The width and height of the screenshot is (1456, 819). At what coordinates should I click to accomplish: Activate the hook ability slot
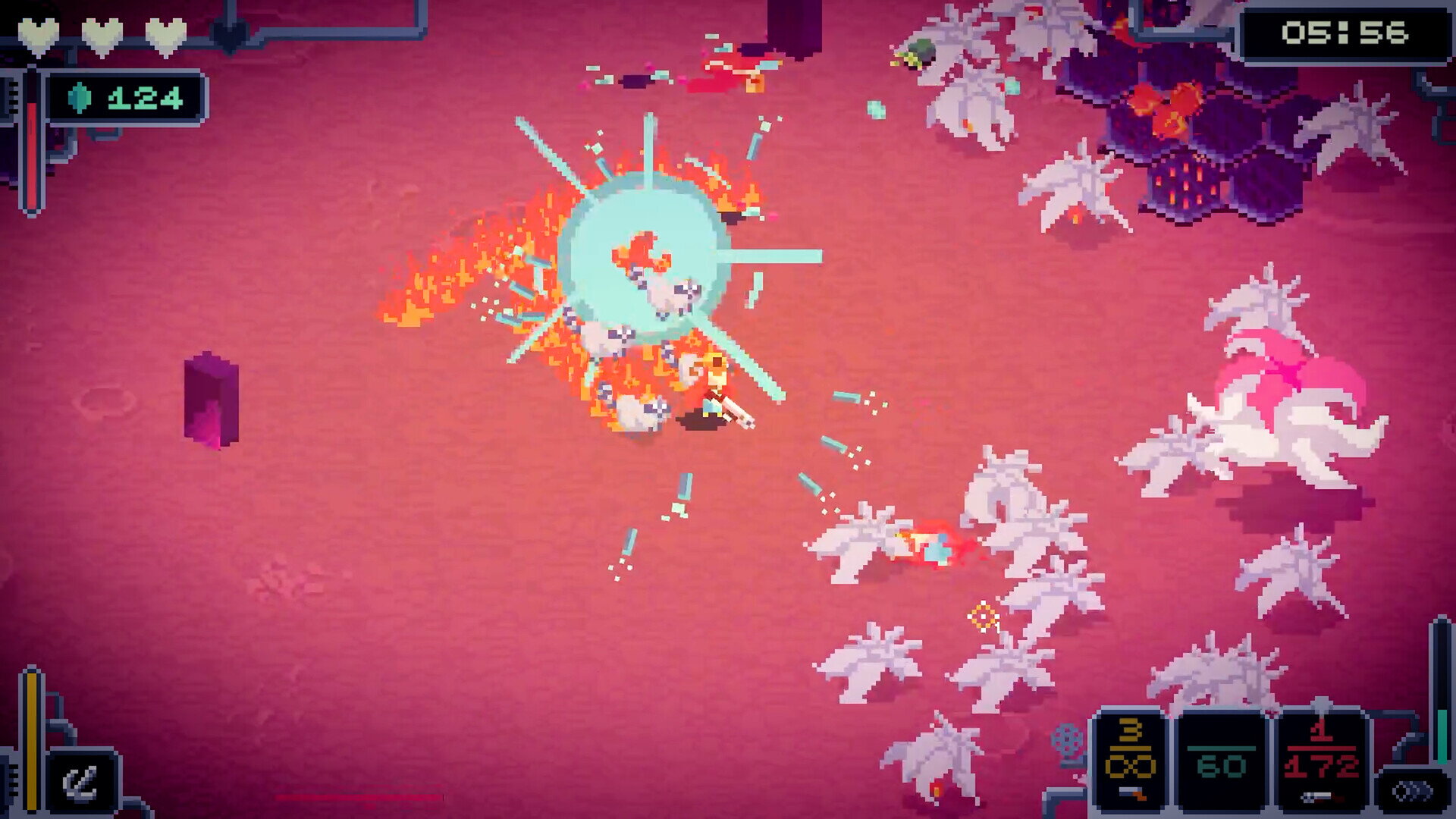point(80,783)
